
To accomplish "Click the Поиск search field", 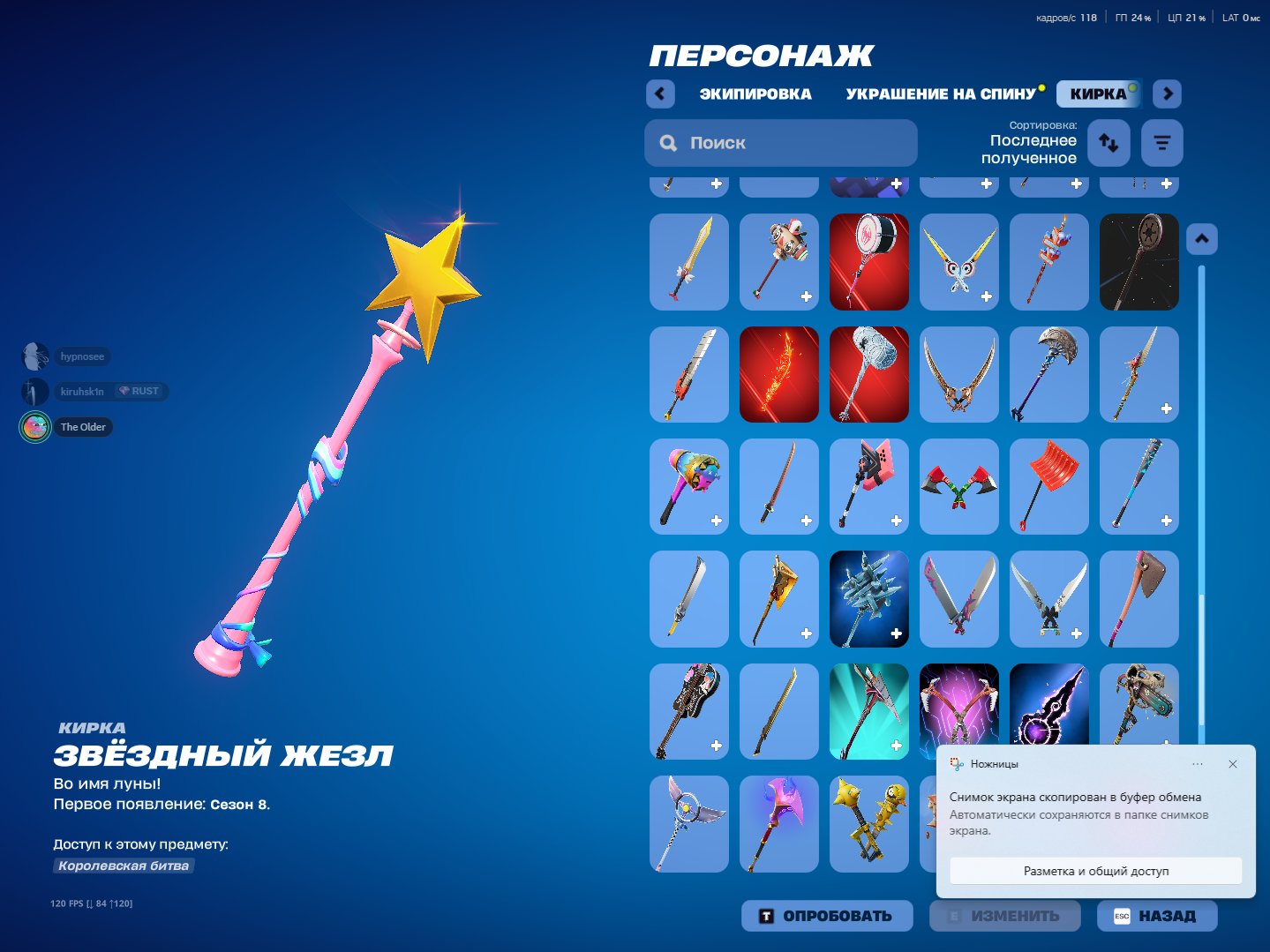I will coord(780,142).
